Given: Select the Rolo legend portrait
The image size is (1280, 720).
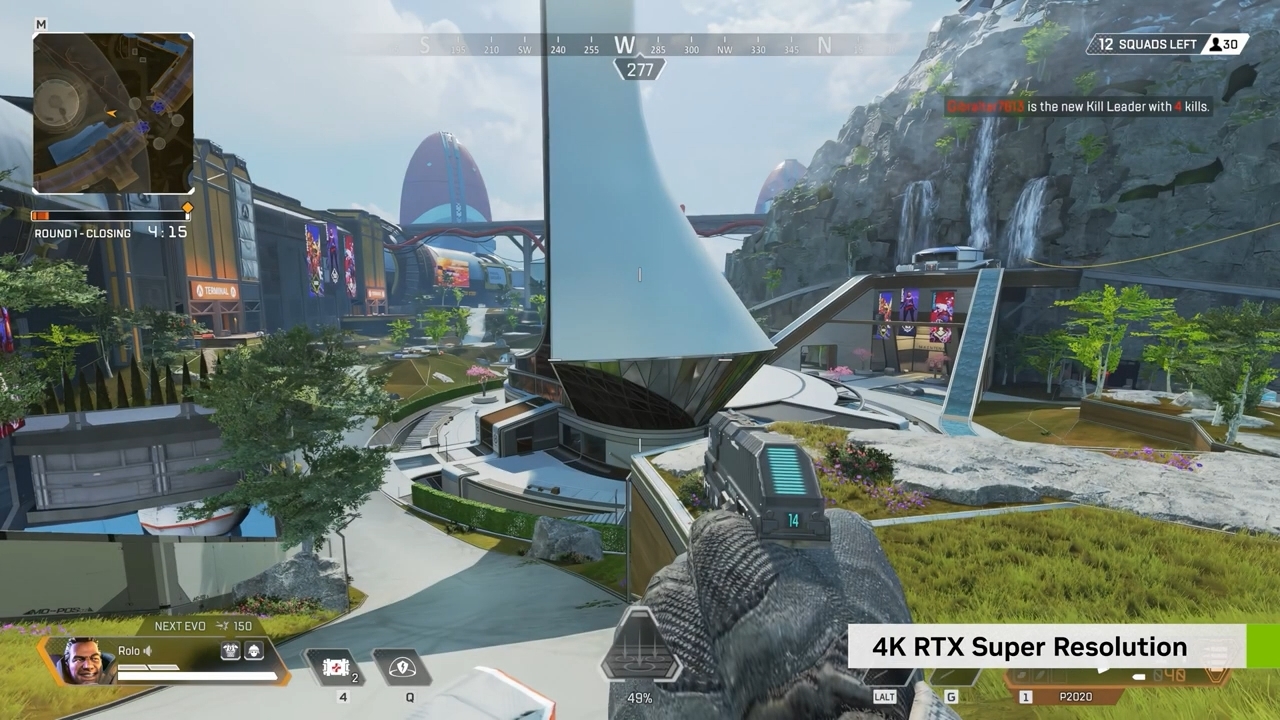Looking at the screenshot, I should coord(83,661).
